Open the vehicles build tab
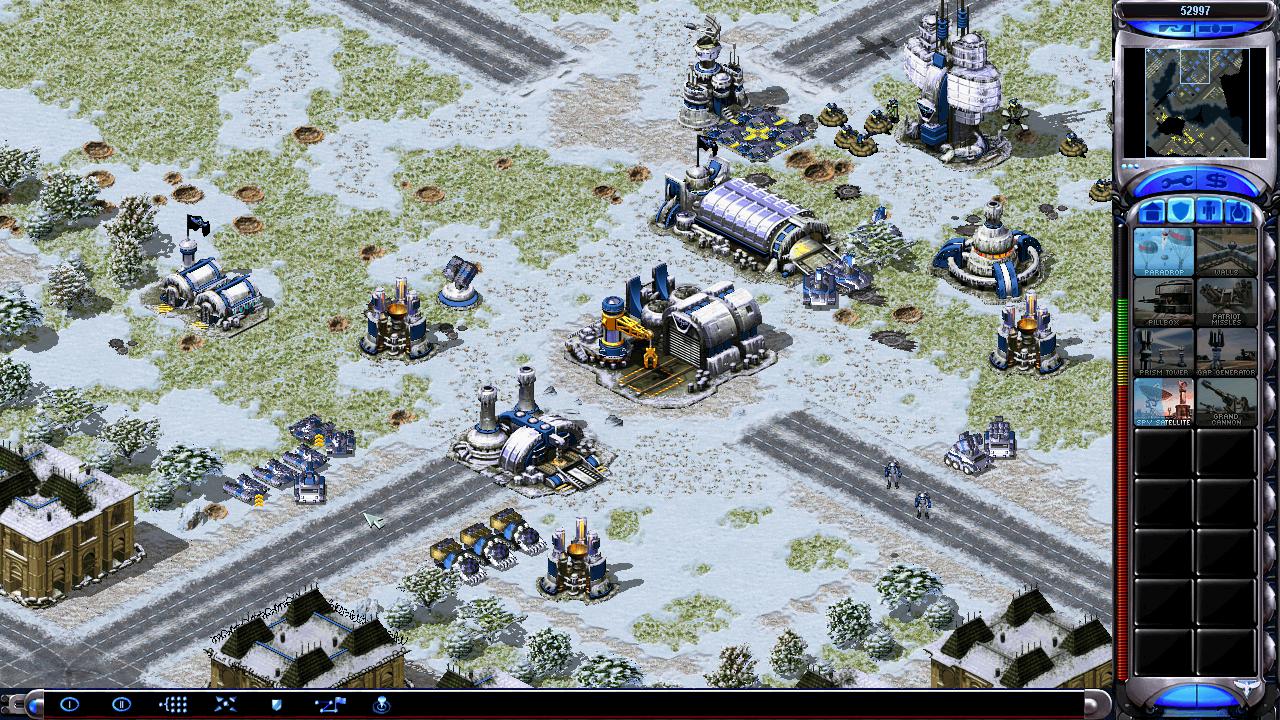 pos(1238,211)
